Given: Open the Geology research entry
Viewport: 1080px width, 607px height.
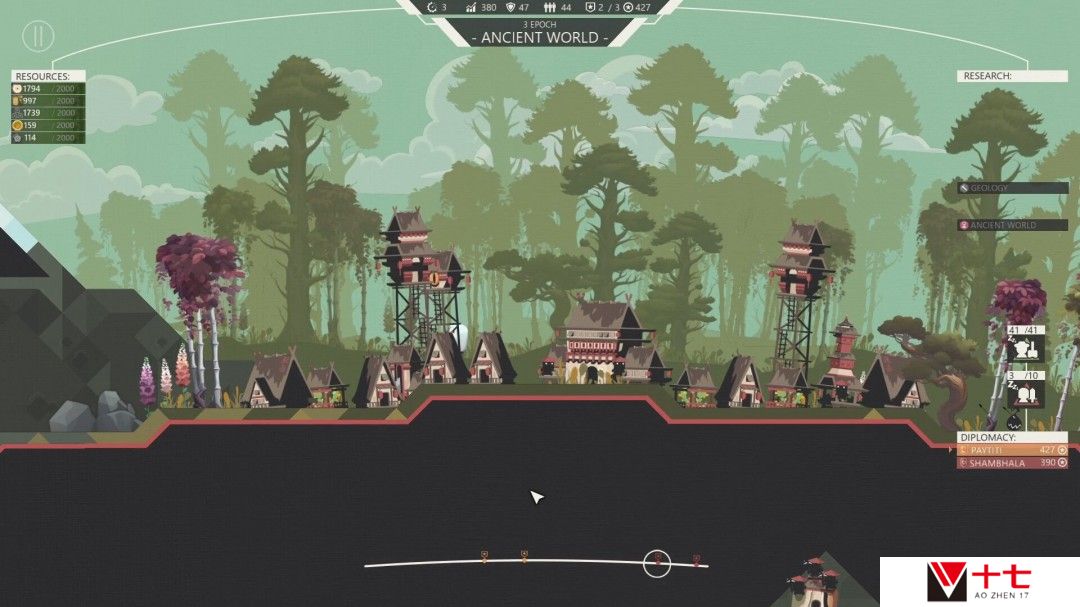Looking at the screenshot, I should 1012,188.
